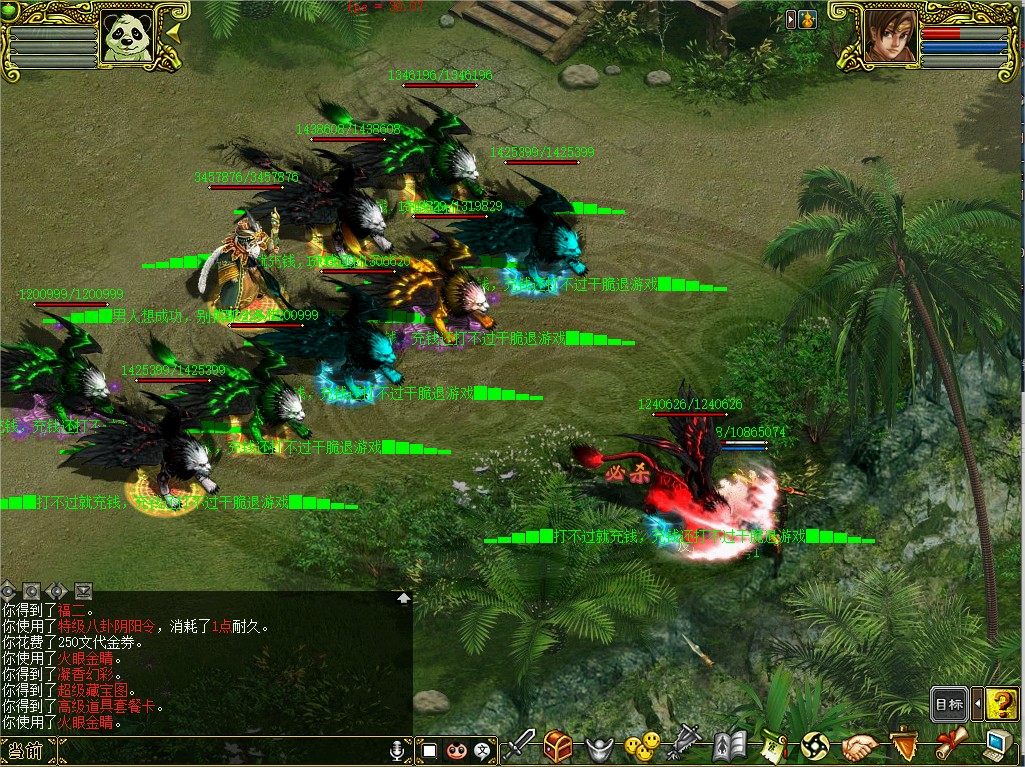1025x767 pixels.
Task: Switch the 当前 chat channel selector
Action: point(24,750)
